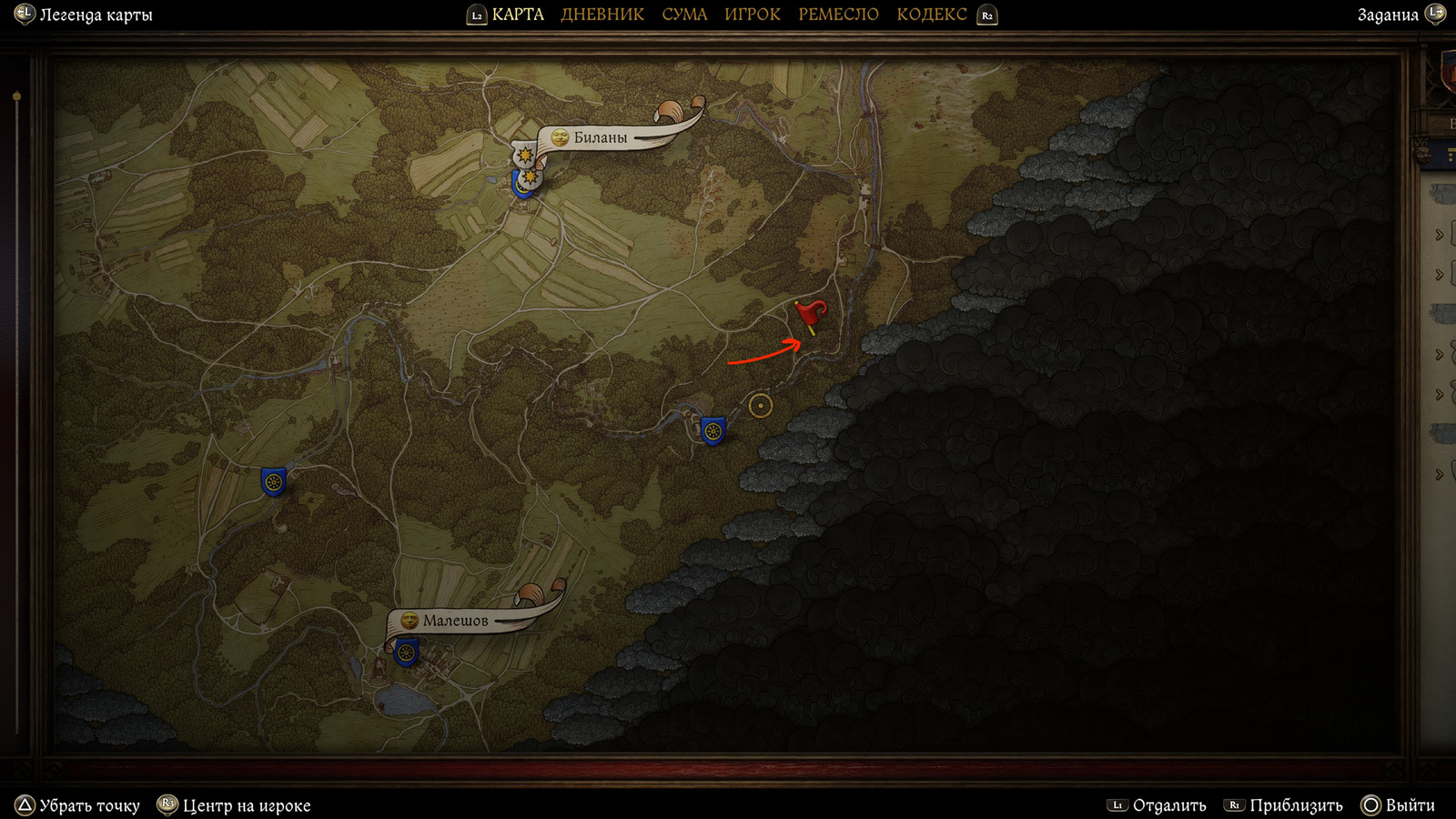The height and width of the screenshot is (819, 1456).
Task: Go to the Ремесло tab
Action: pyautogui.click(x=838, y=15)
